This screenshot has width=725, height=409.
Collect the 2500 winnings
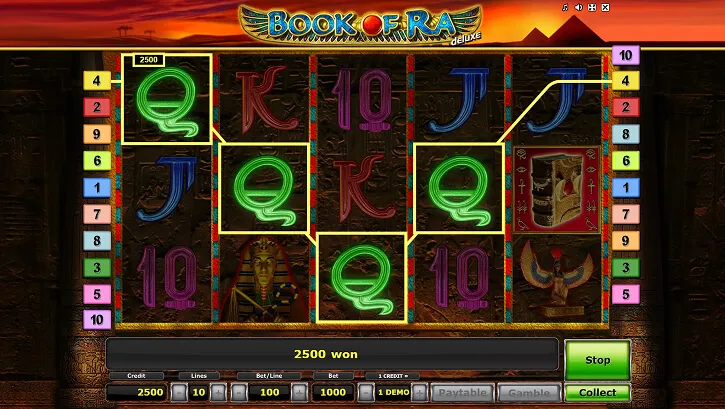click(x=597, y=393)
